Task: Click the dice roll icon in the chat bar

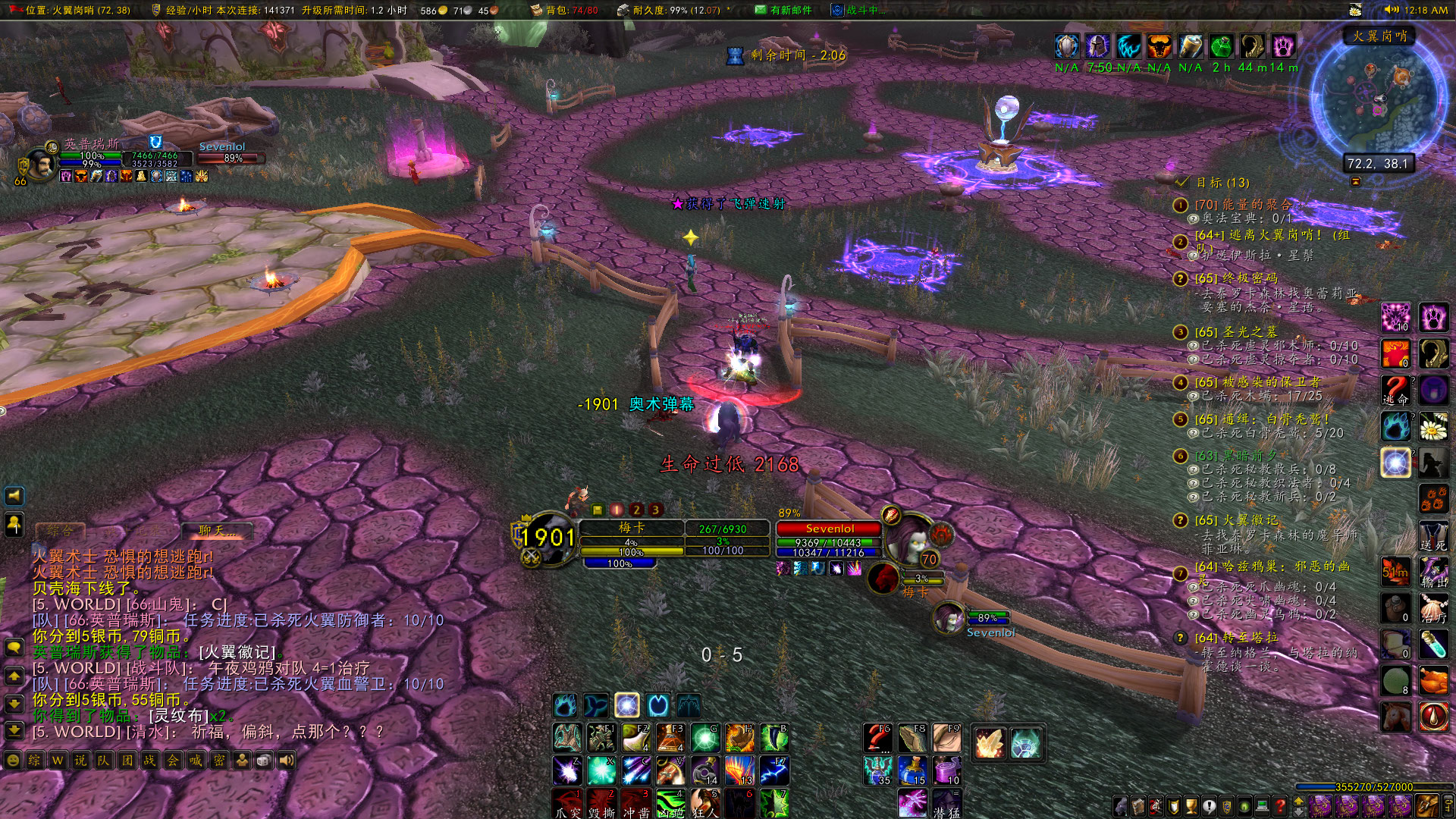Action: pos(263,759)
